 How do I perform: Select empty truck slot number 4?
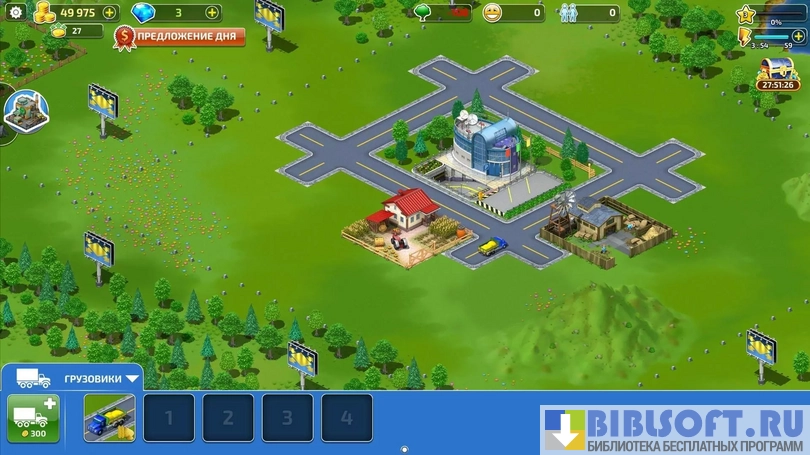[347, 418]
